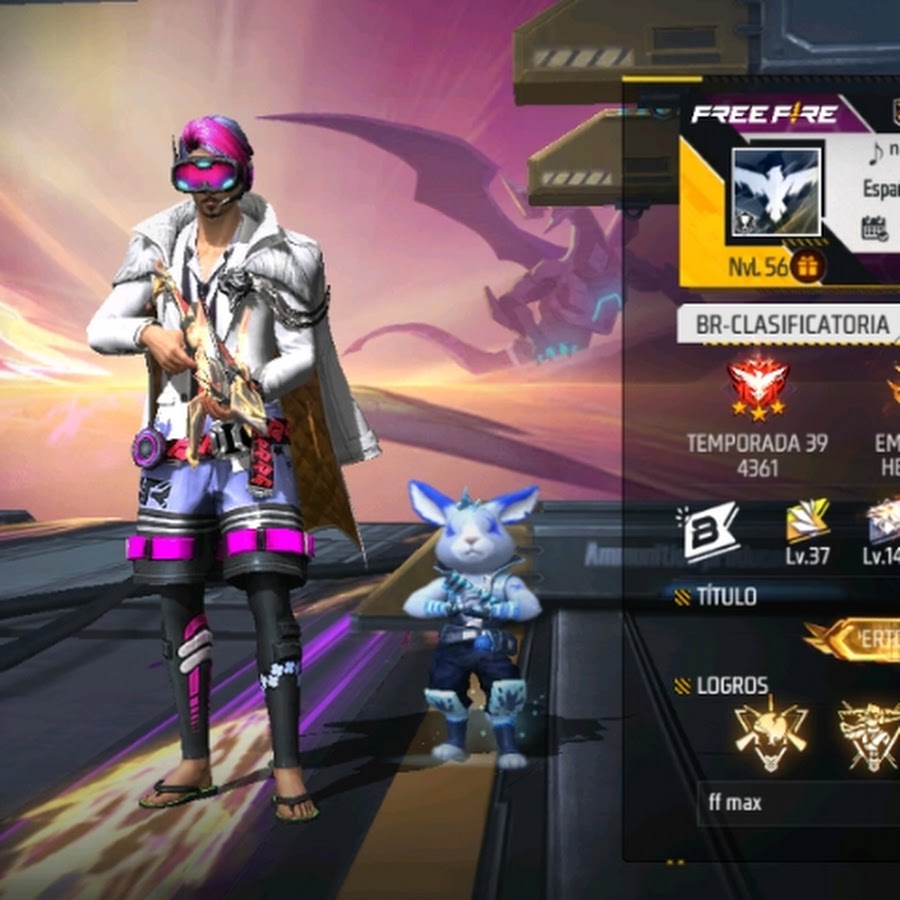Screen dimensions: 900x900
Task: View the Temporada 39 rank badge
Action: click(757, 387)
